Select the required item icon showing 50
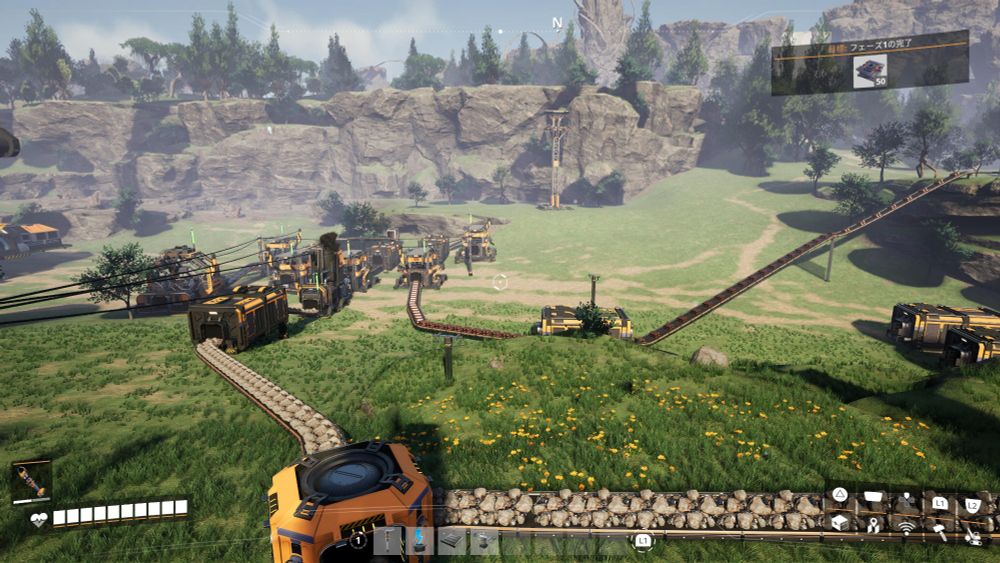 [x=869, y=71]
